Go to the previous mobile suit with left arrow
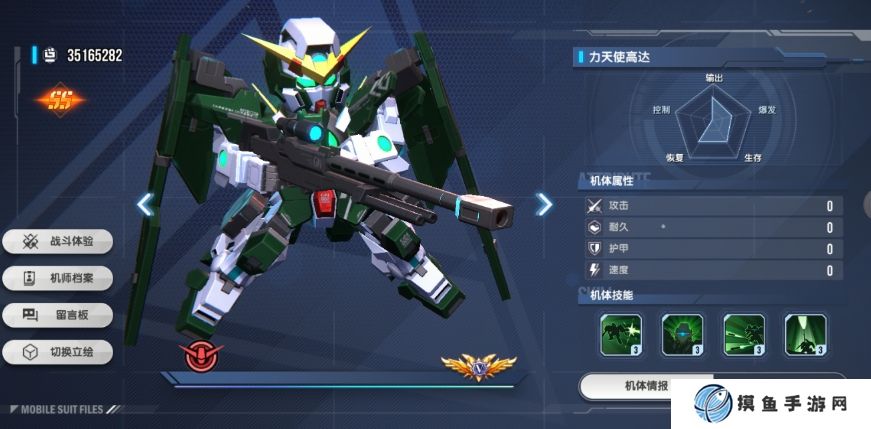 pos(145,204)
